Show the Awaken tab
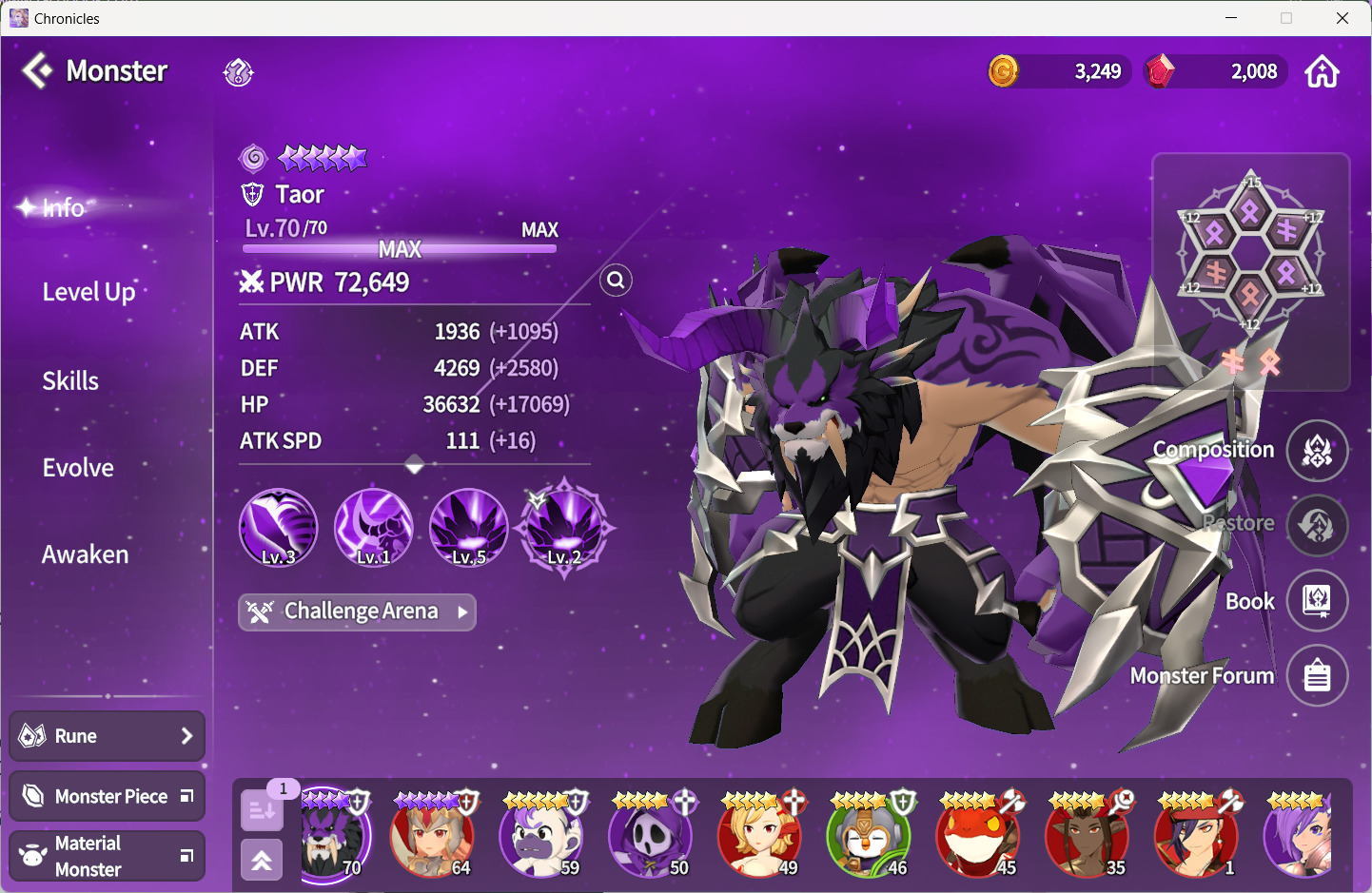The image size is (1372, 893). pos(85,554)
